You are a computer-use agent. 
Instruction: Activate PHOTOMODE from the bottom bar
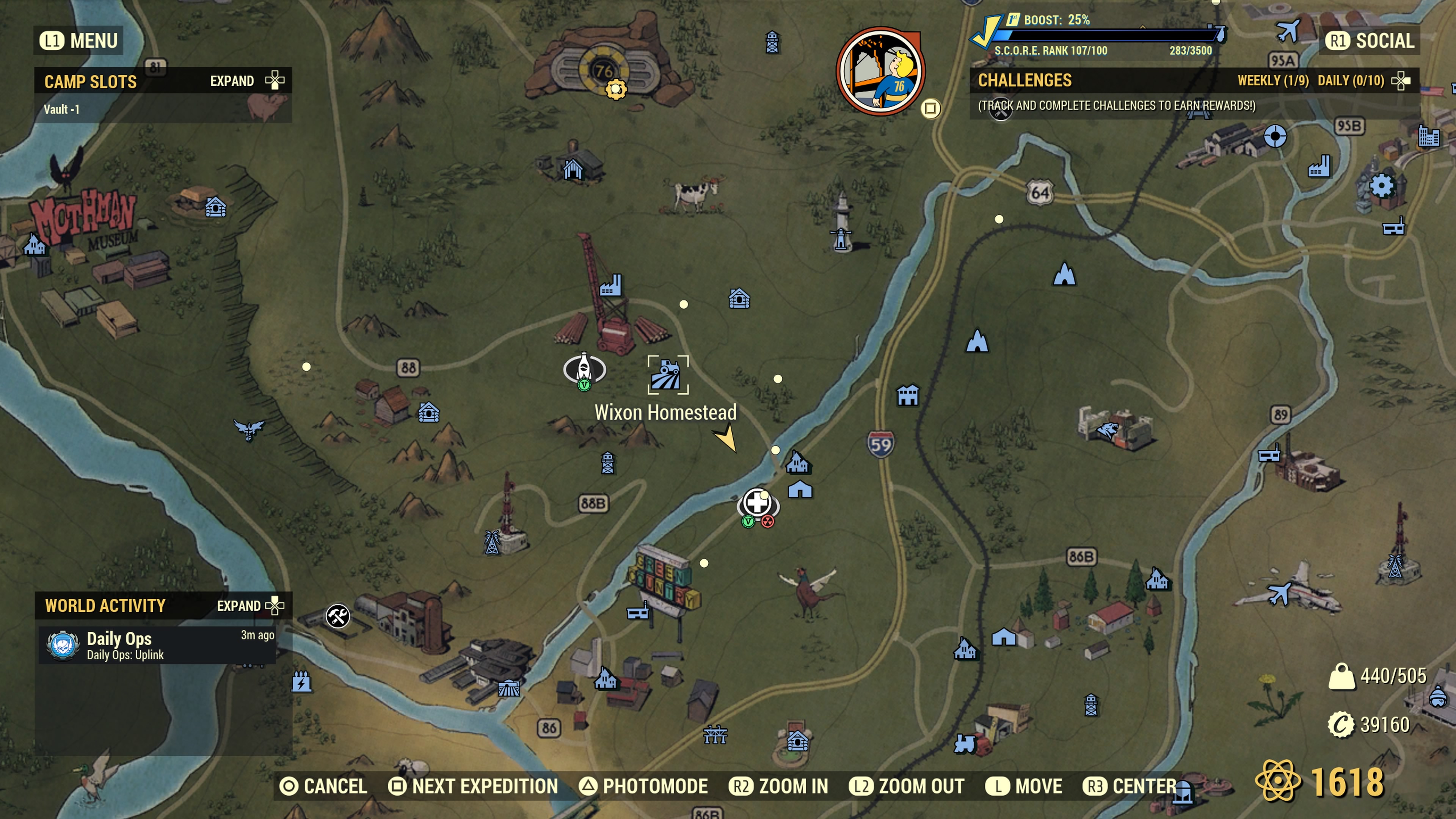pyautogui.click(x=647, y=786)
